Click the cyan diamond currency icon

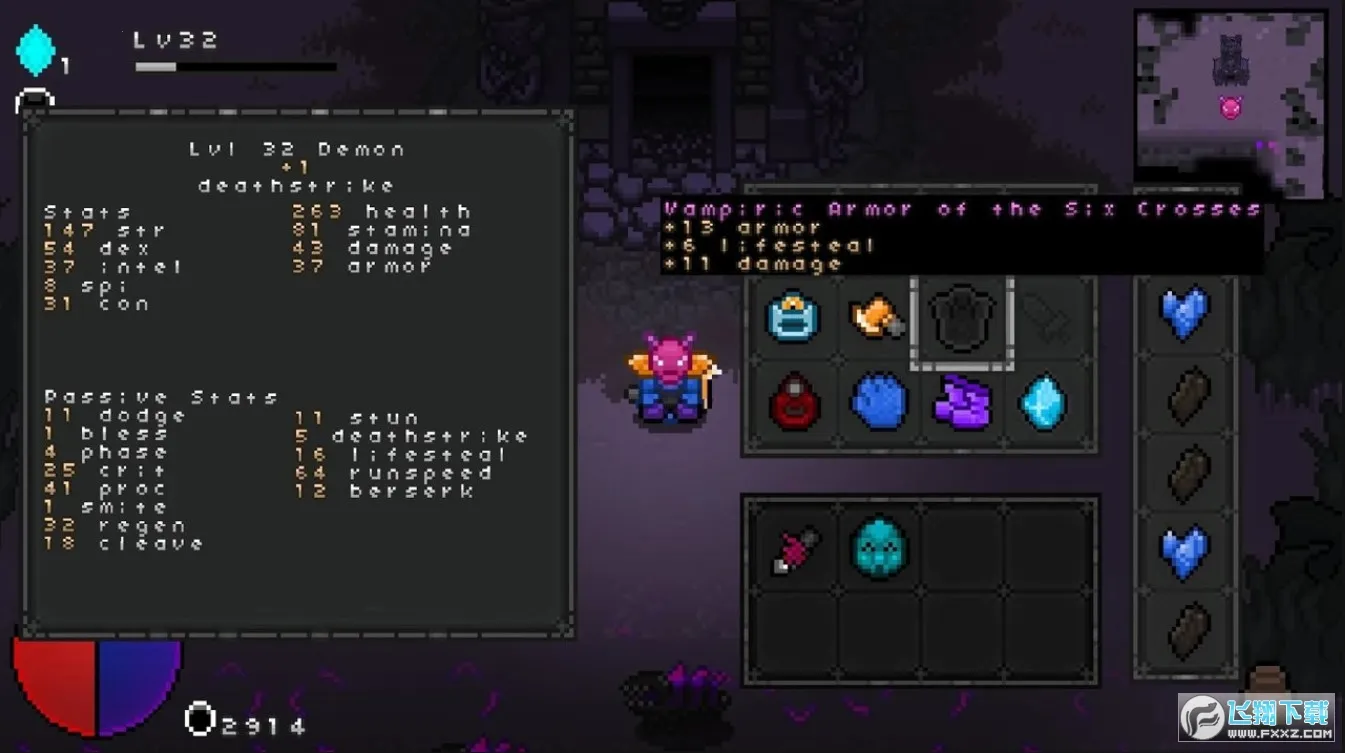(x=36, y=47)
